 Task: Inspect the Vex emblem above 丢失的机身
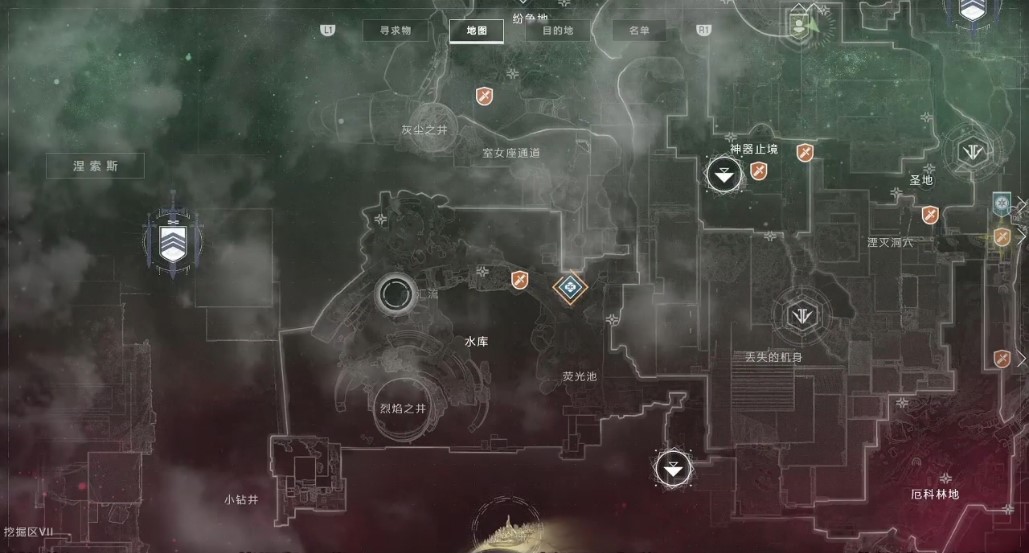pos(803,313)
